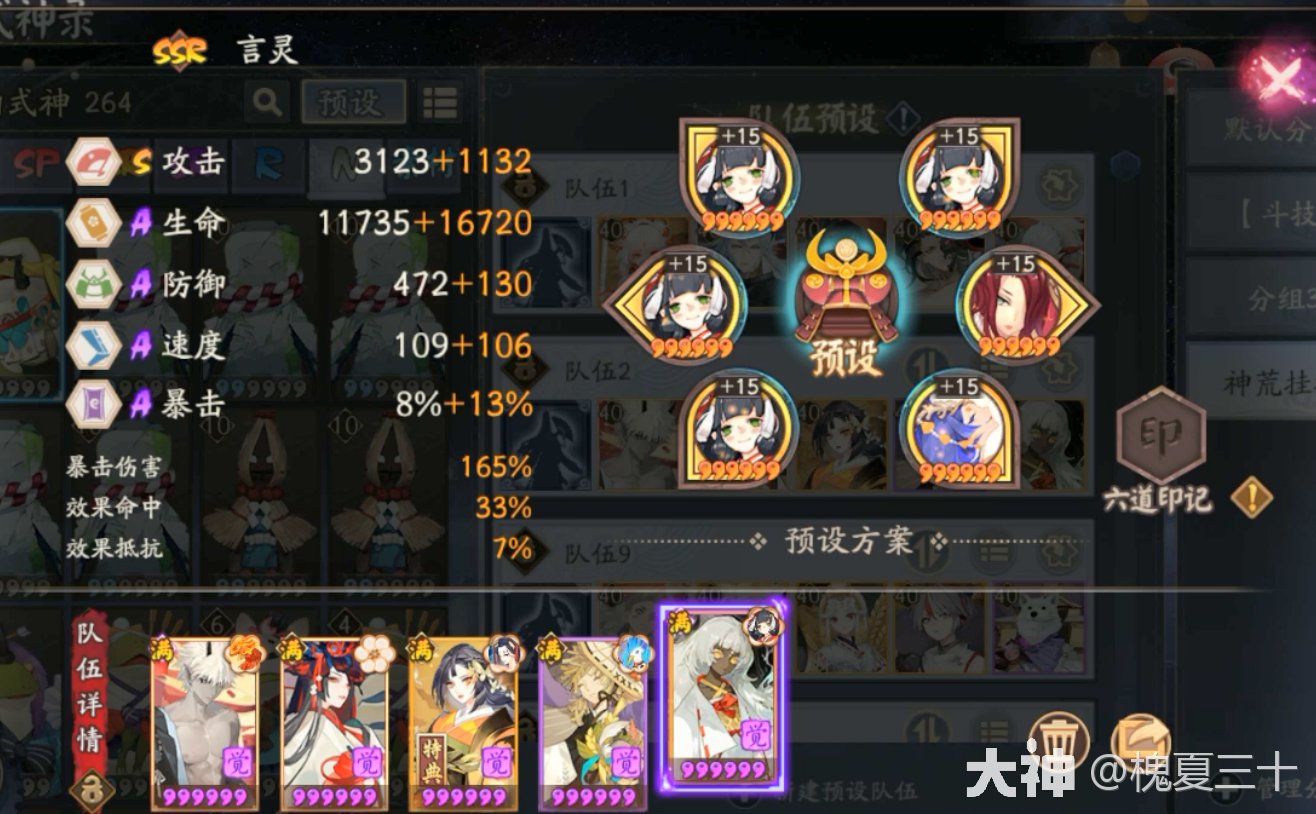The width and height of the screenshot is (1316, 814).
Task: Toggle the list view icon
Action: pyautogui.click(x=440, y=102)
